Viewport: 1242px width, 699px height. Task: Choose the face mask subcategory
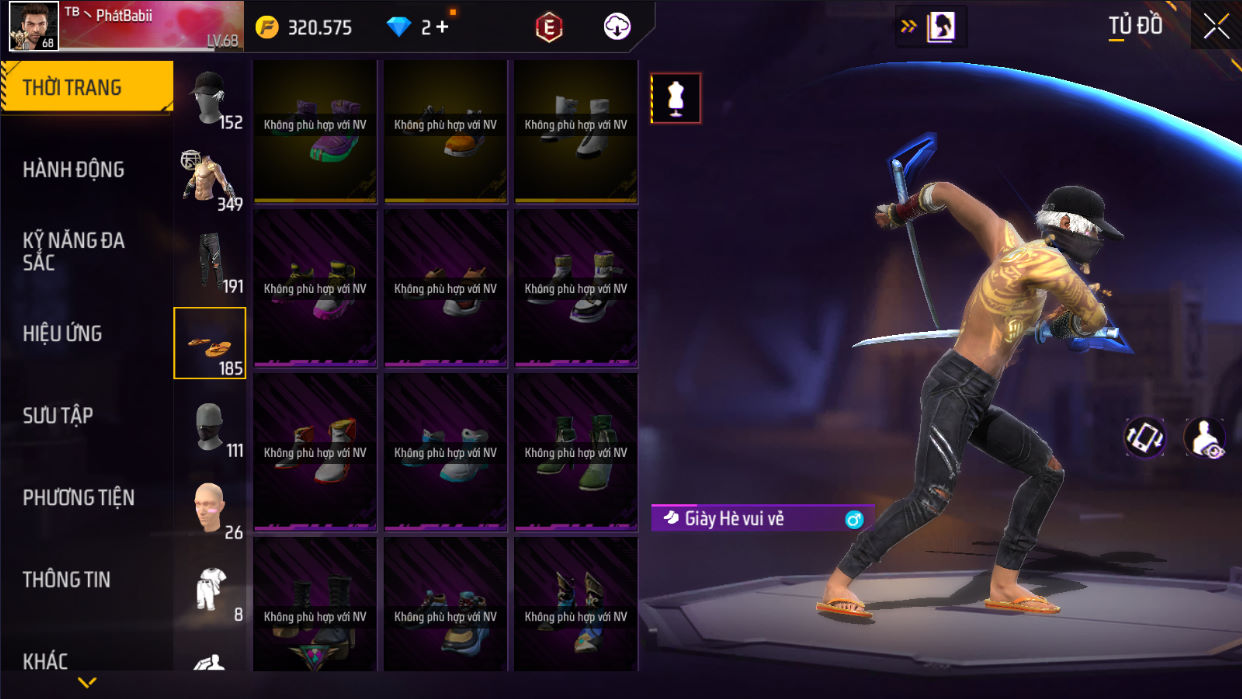coord(210,426)
